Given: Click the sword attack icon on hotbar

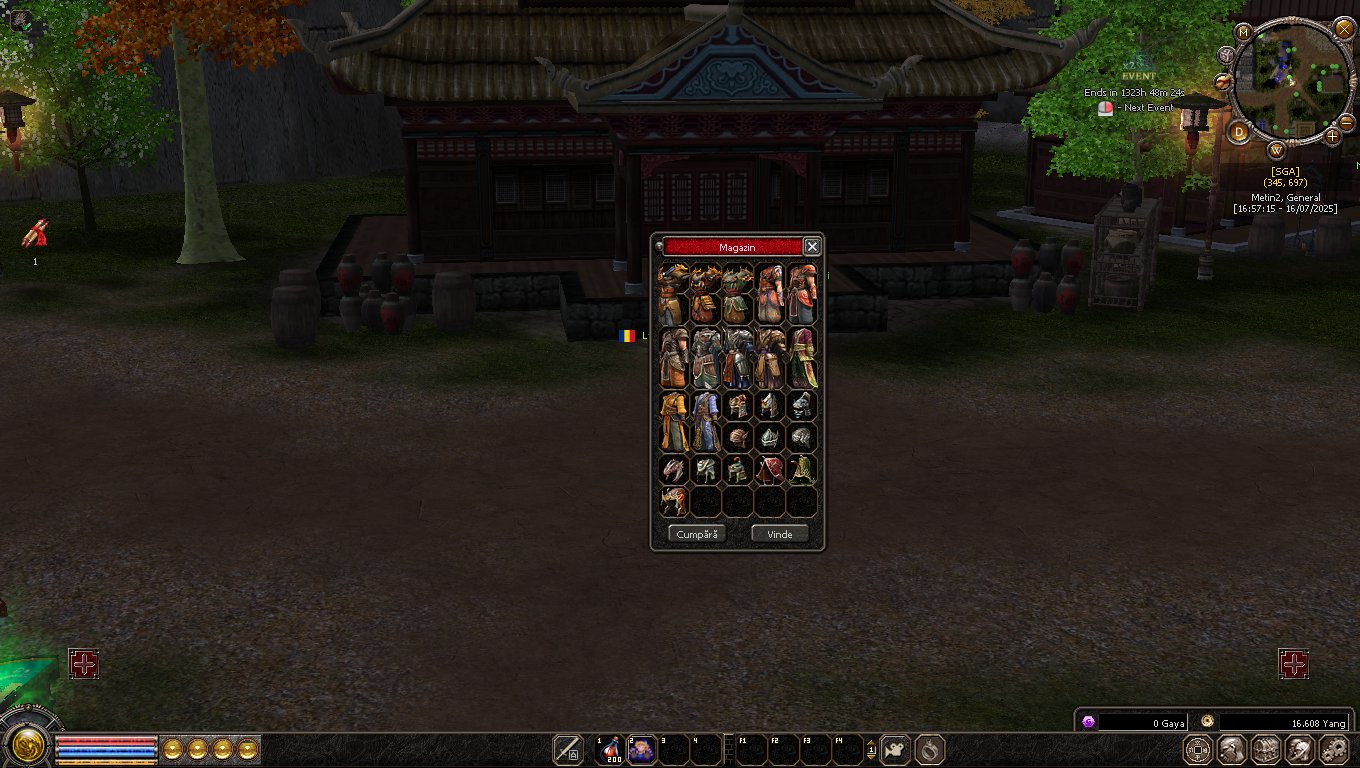Looking at the screenshot, I should pyautogui.click(x=568, y=749).
